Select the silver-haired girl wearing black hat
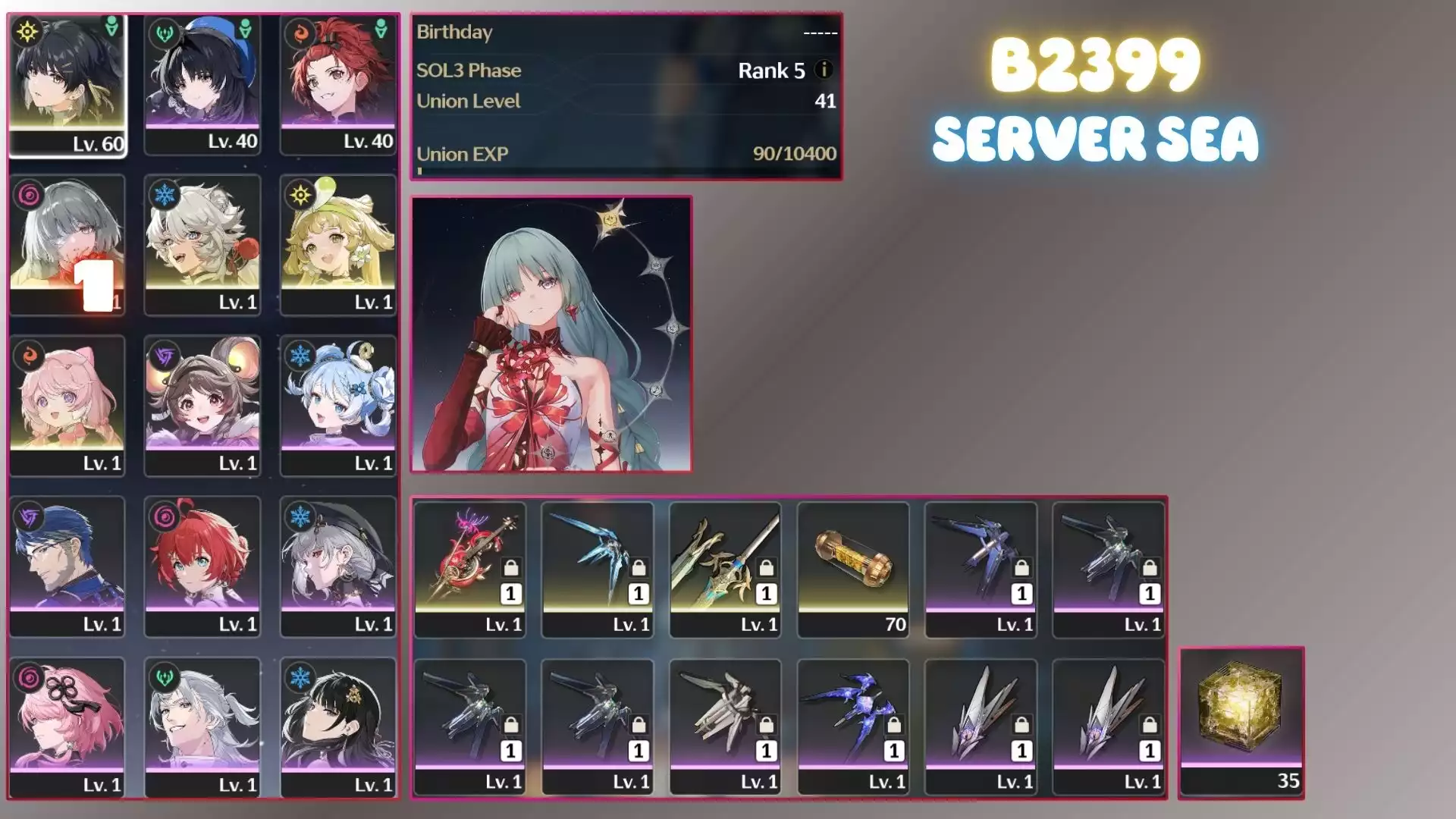 (338, 566)
